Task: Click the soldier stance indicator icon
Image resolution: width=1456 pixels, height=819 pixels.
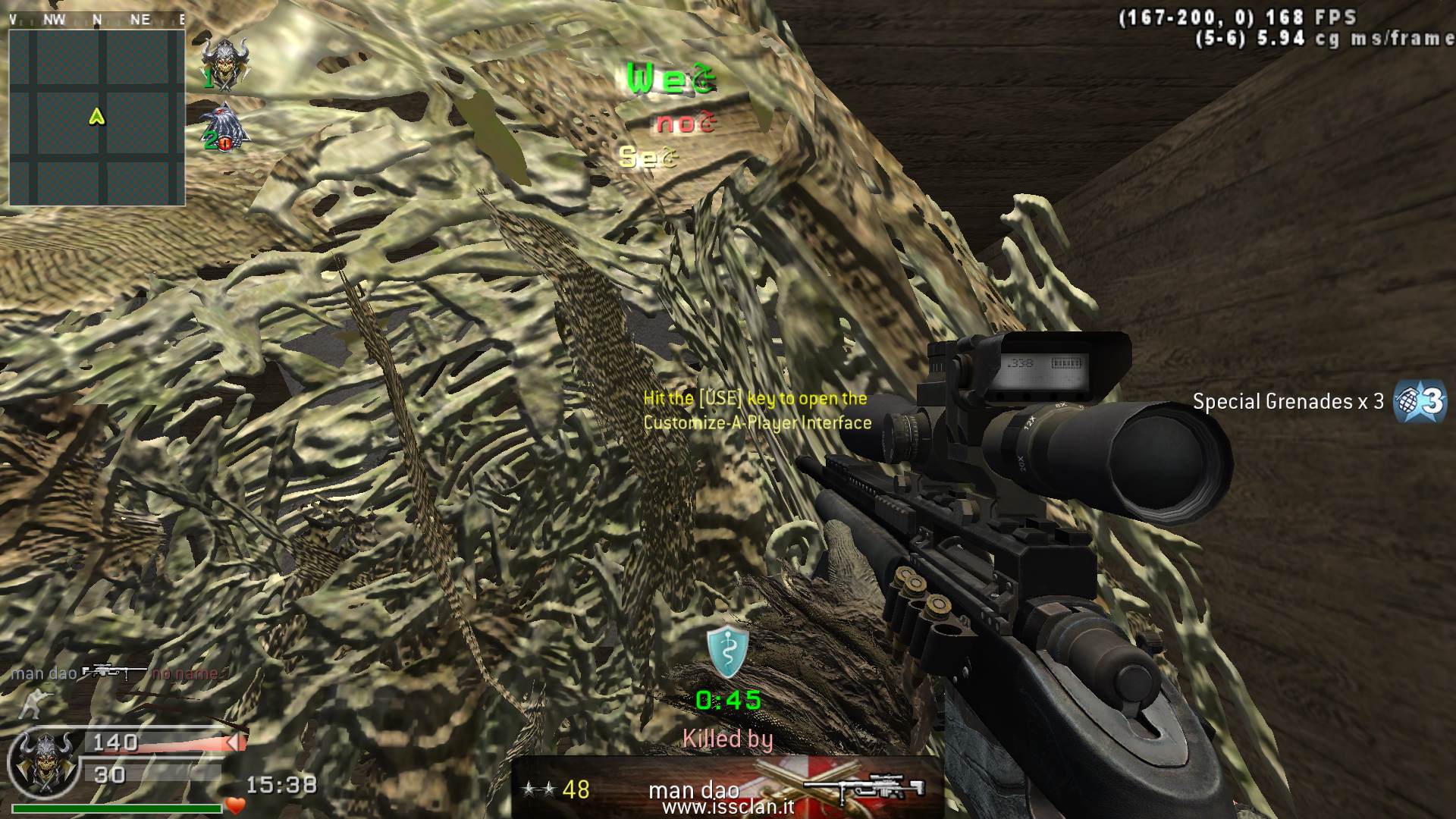Action: 32,703
